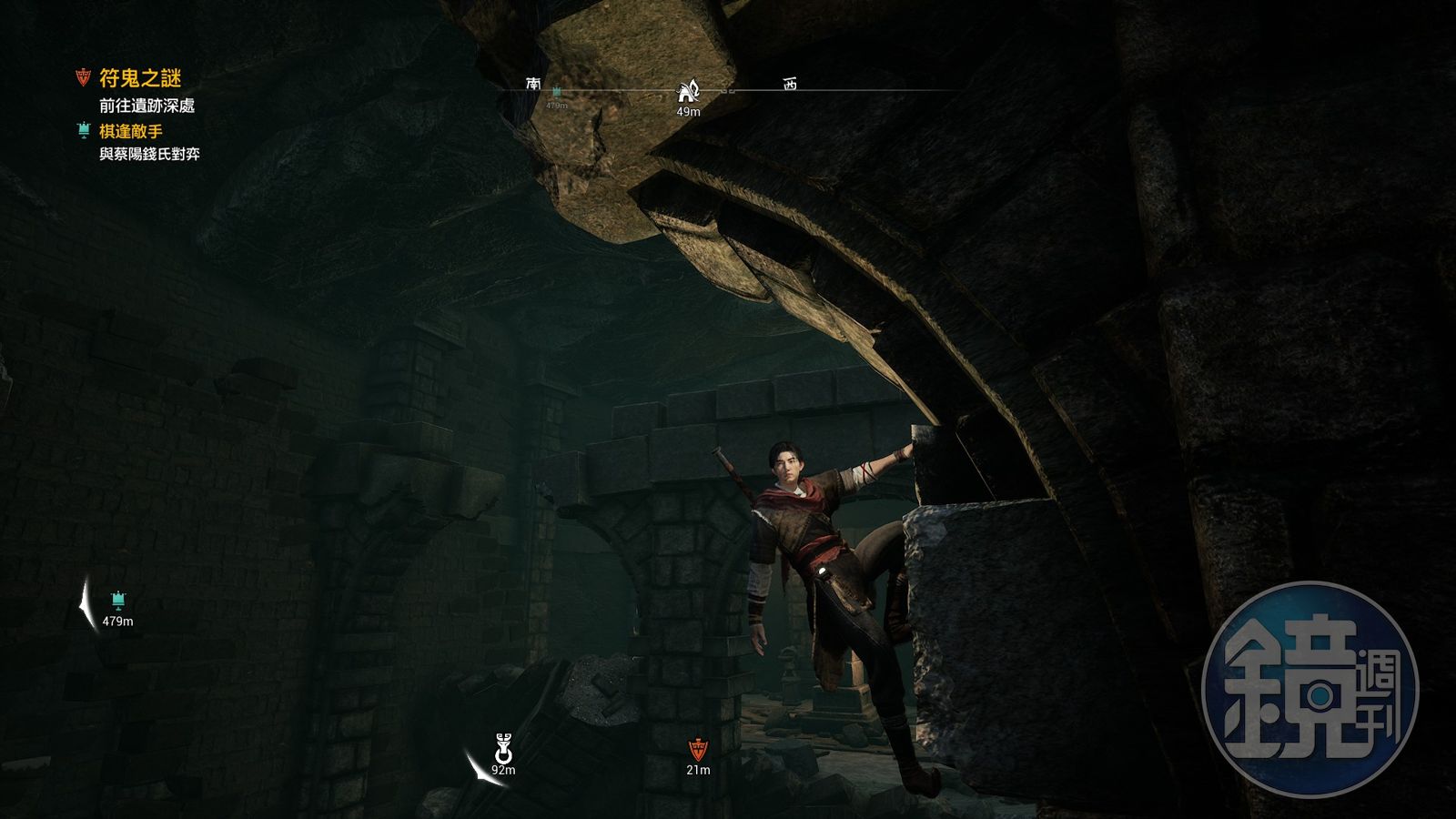Screen dimensions: 1456x819
Task: Click the orange shield icon beside 符鬼之謎
Action: tap(83, 76)
